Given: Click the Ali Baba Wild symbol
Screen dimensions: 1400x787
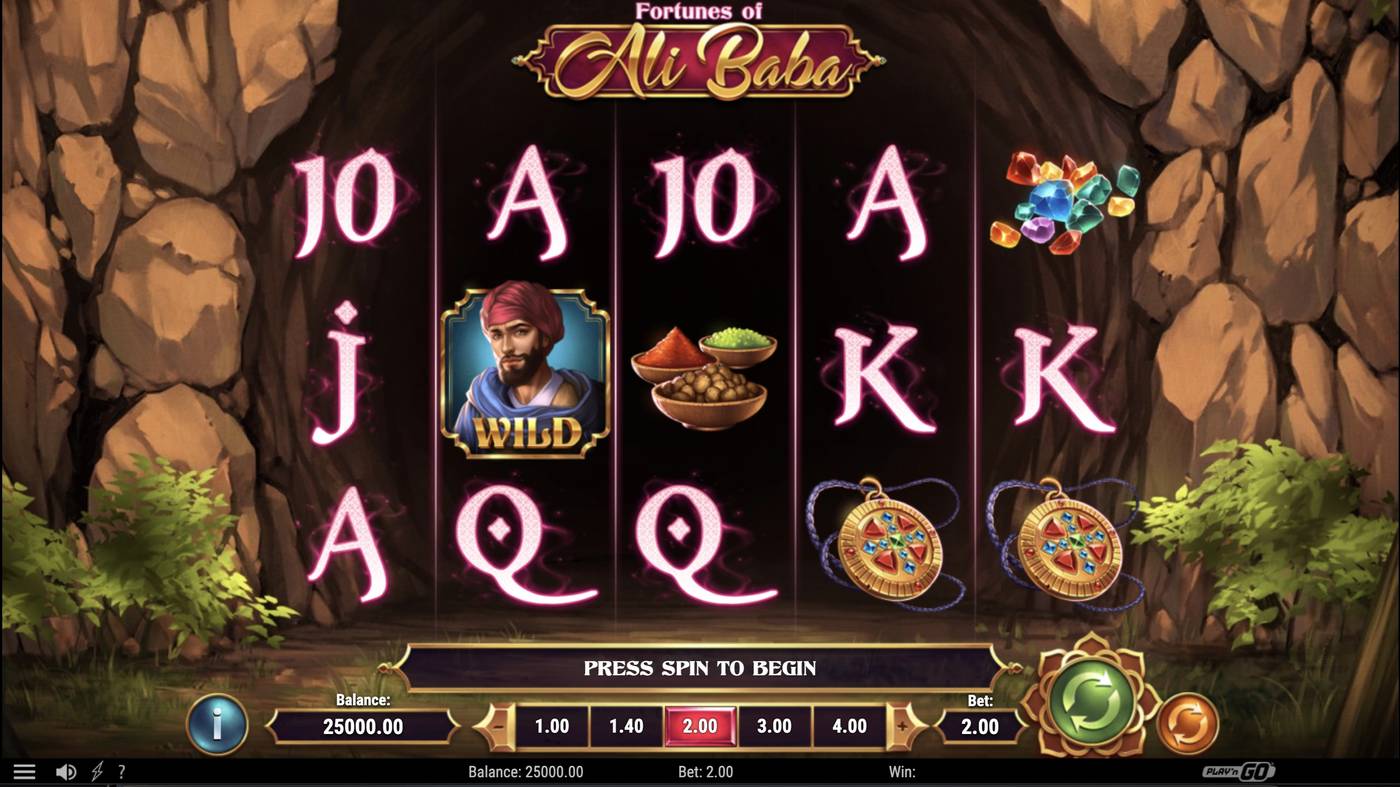Looking at the screenshot, I should [524, 373].
